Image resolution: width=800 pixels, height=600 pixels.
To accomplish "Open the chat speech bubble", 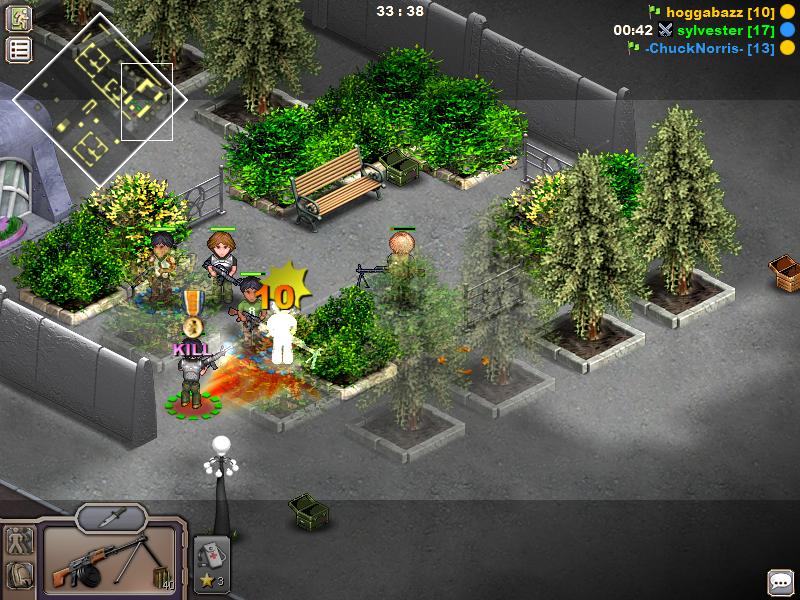I will pyautogui.click(x=780, y=582).
